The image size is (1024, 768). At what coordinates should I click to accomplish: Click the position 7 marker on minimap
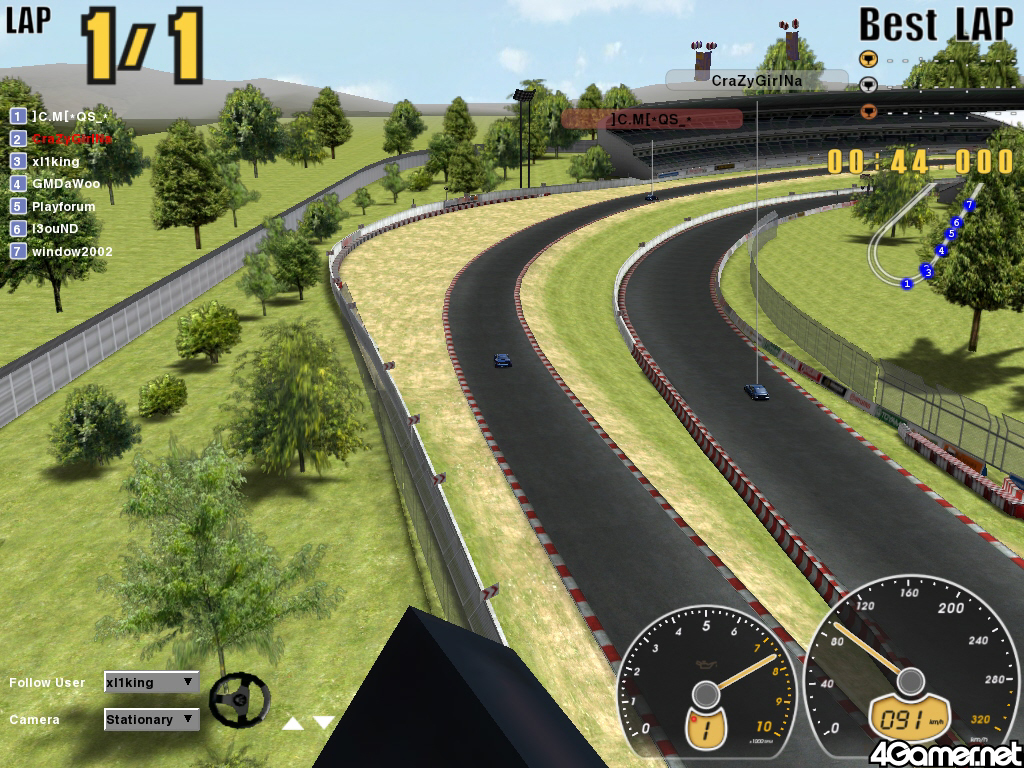coord(969,204)
